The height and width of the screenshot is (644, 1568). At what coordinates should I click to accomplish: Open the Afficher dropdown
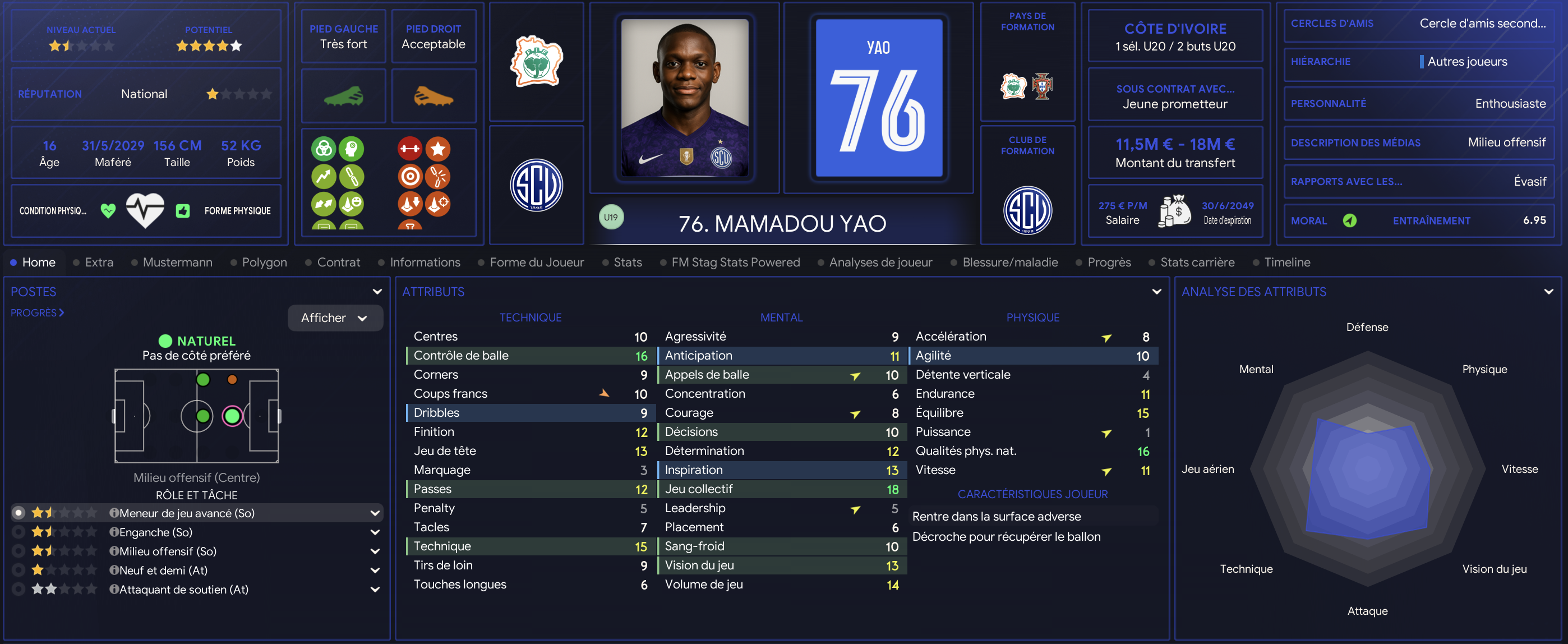(x=335, y=318)
